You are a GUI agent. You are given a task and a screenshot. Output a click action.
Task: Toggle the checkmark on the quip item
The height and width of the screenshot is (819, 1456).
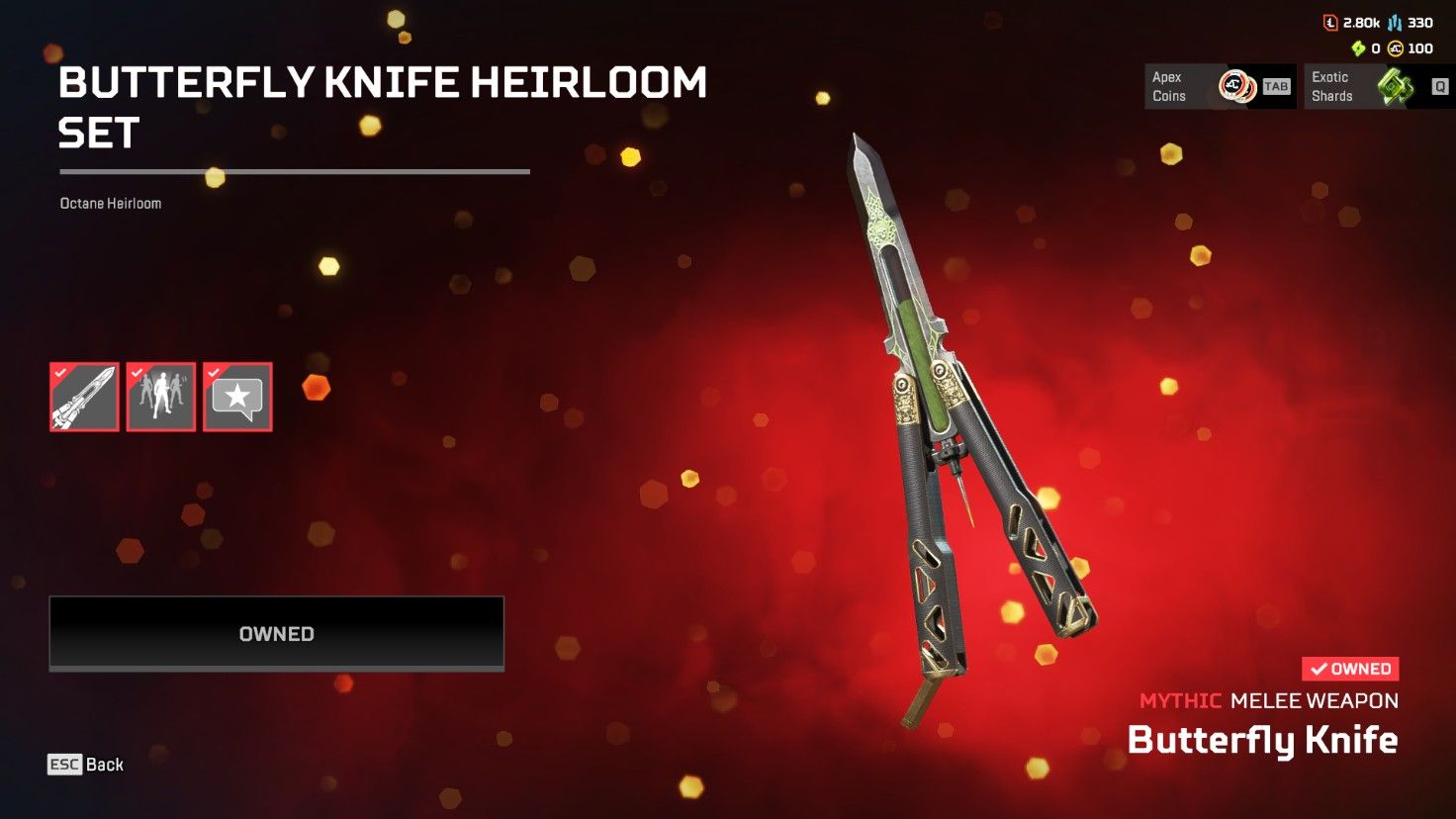(215, 372)
